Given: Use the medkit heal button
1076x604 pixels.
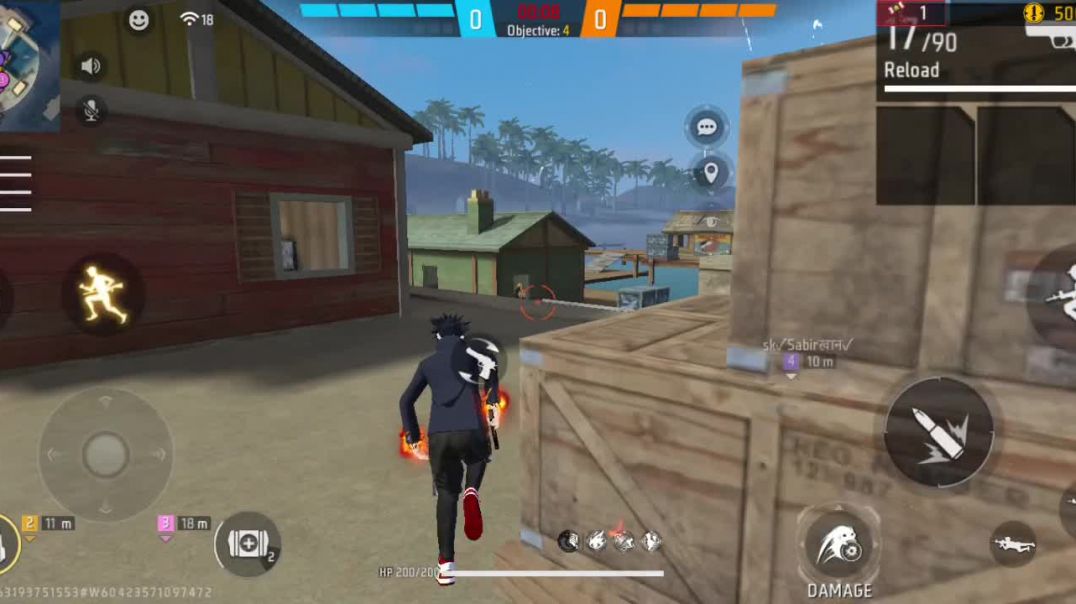Looking at the screenshot, I should tap(246, 544).
